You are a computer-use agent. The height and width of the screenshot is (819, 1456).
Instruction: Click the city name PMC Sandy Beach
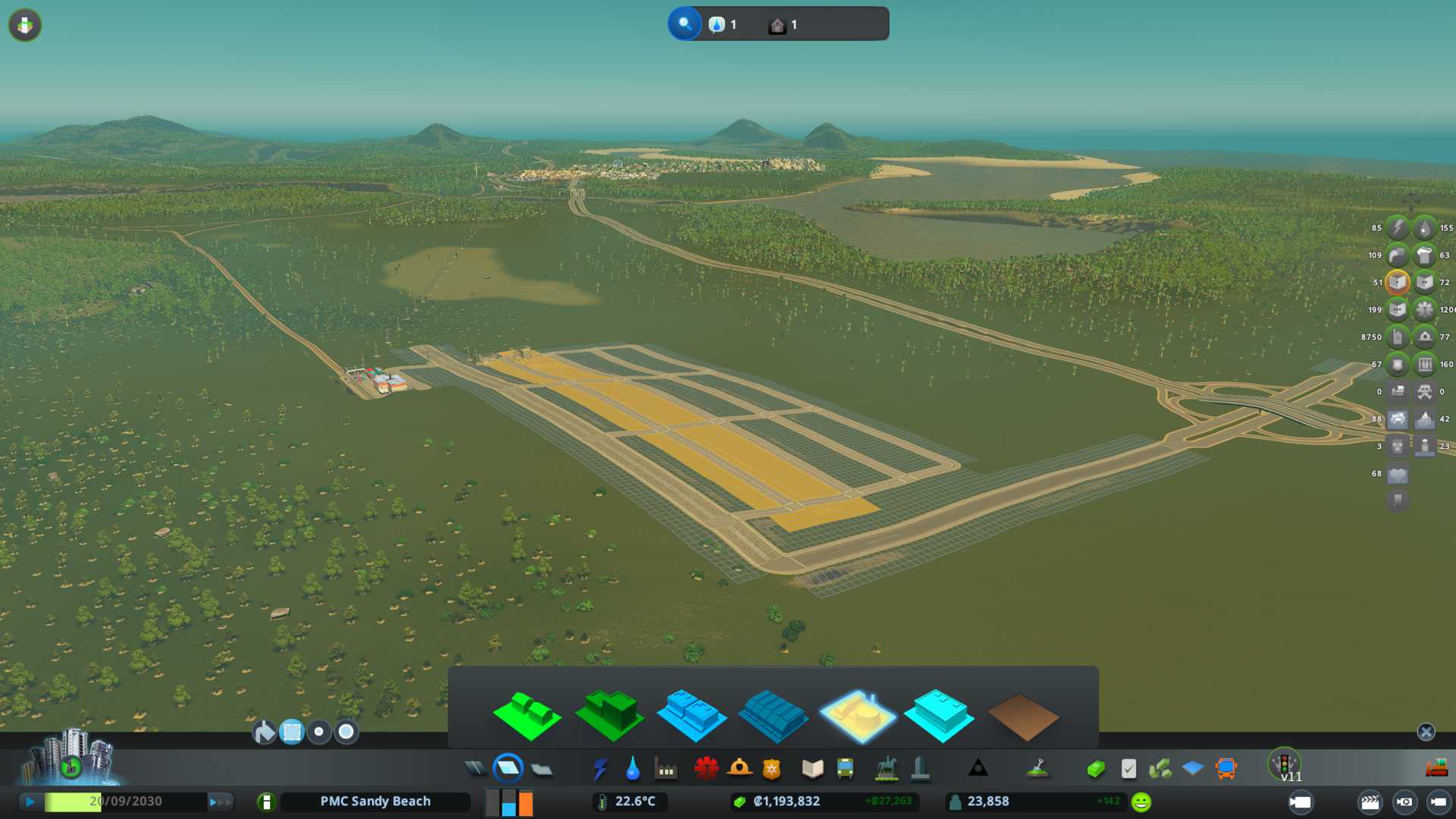pyautogui.click(x=375, y=802)
